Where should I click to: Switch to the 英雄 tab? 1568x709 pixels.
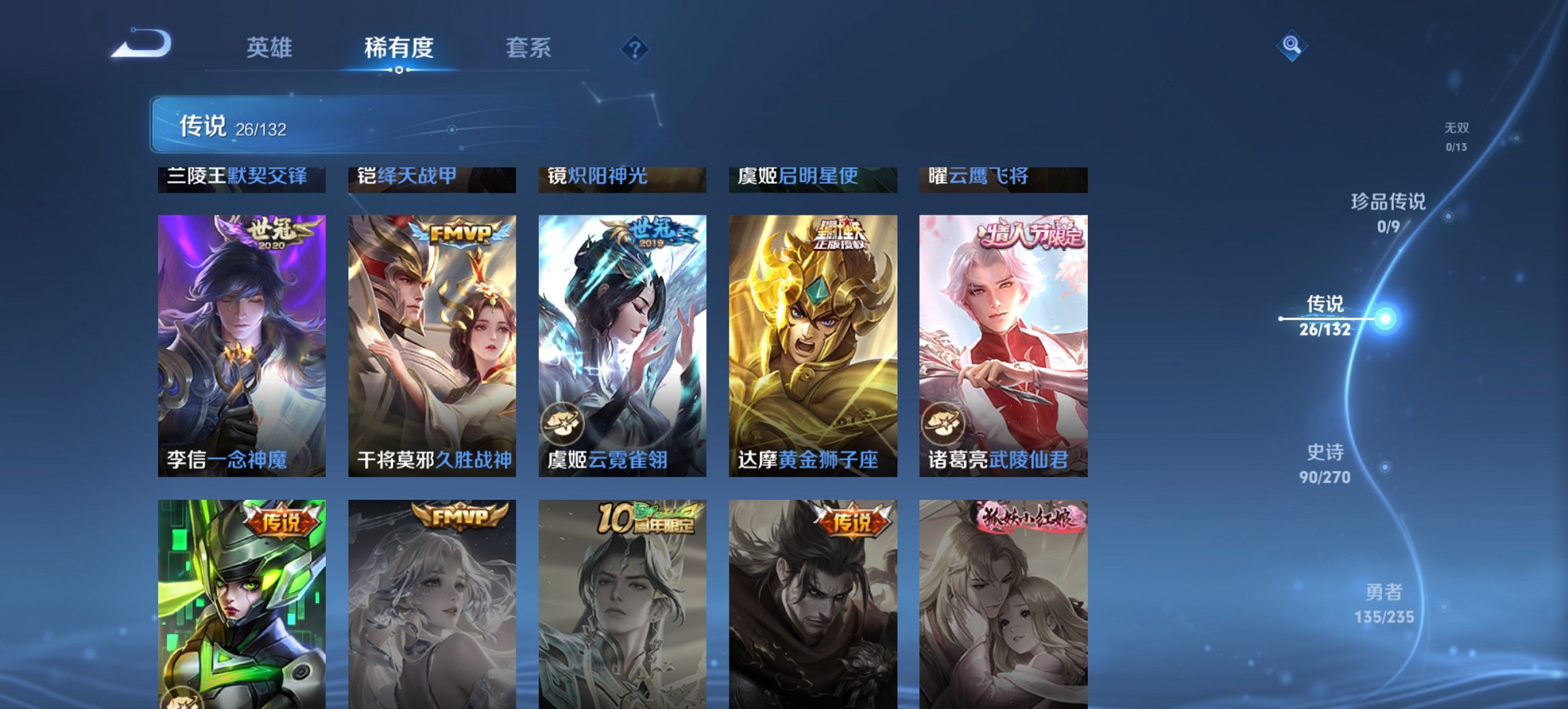[270, 48]
